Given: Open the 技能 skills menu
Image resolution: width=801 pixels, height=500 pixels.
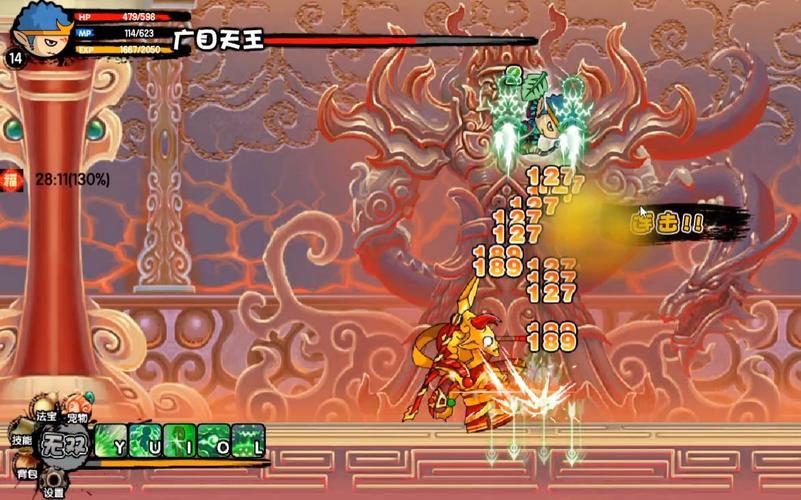Looking at the screenshot, I should tap(21, 439).
